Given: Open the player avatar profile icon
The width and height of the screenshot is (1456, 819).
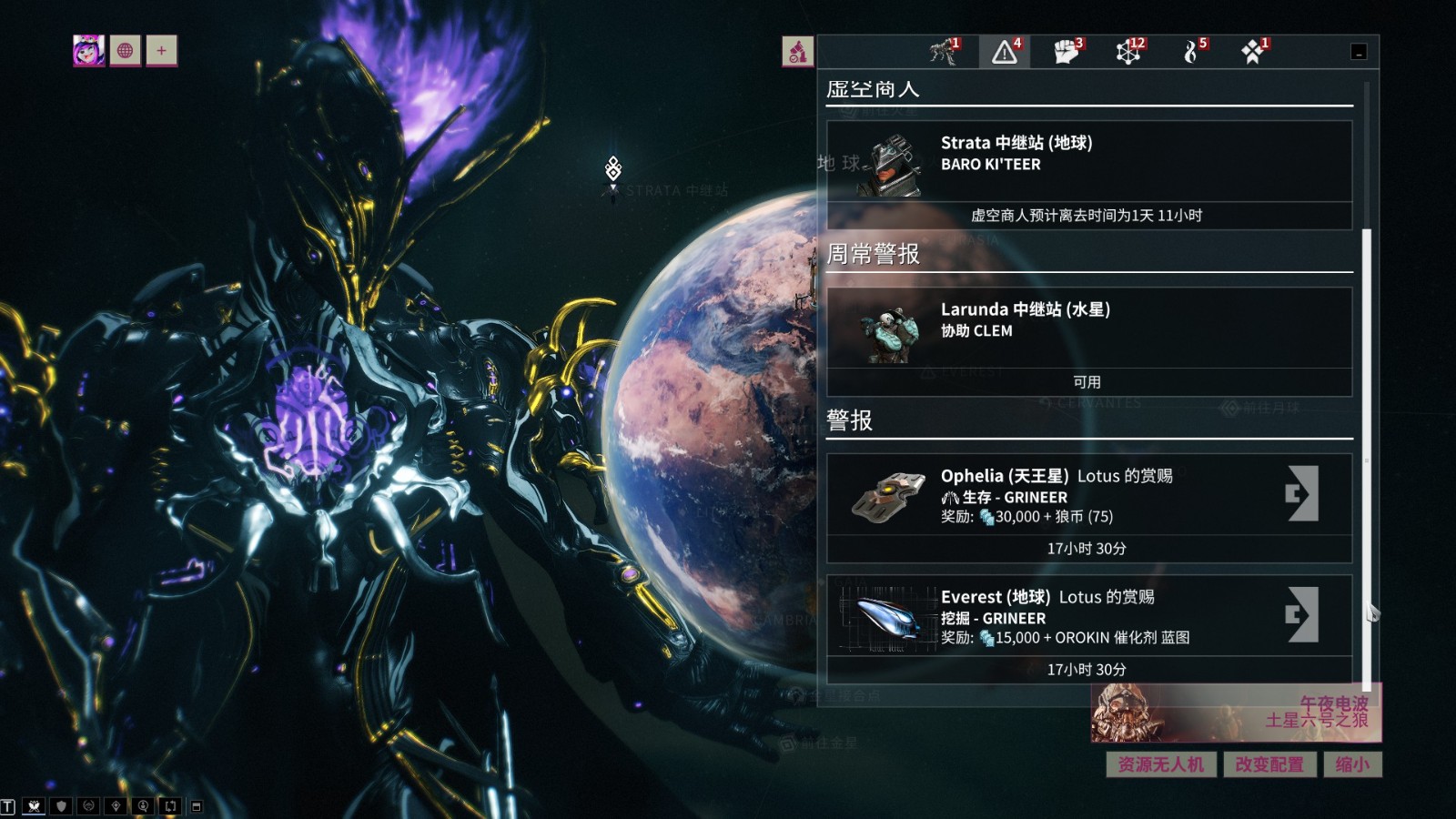Looking at the screenshot, I should pos(88,51).
